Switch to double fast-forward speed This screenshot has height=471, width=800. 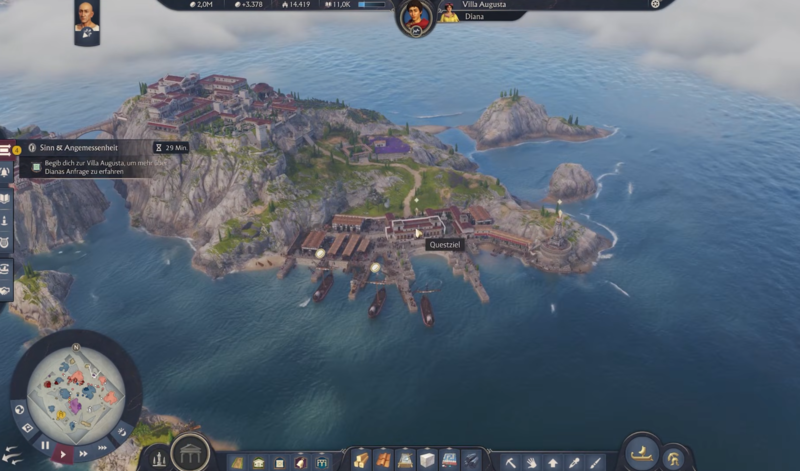click(85, 453)
